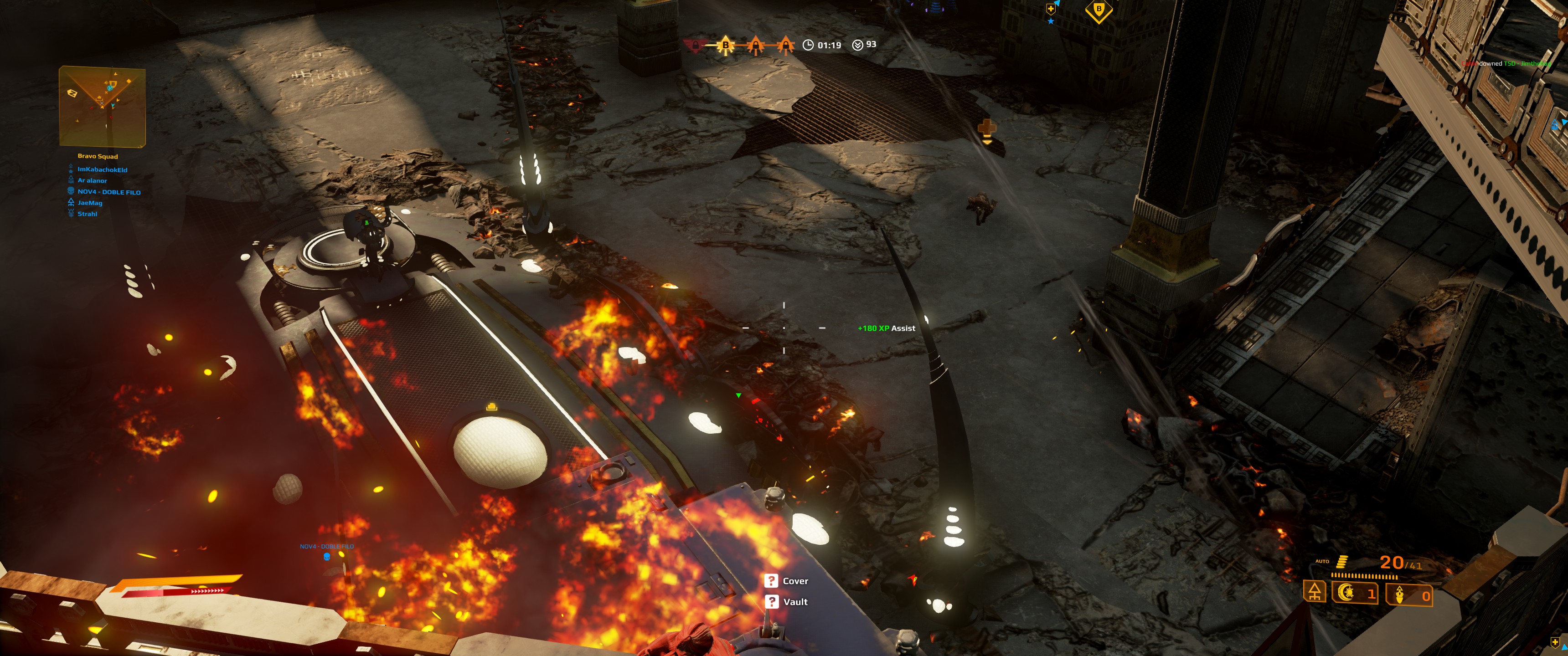Screen dimensions: 1568x656
Task: Click the red locked objective icon
Action: tap(695, 45)
